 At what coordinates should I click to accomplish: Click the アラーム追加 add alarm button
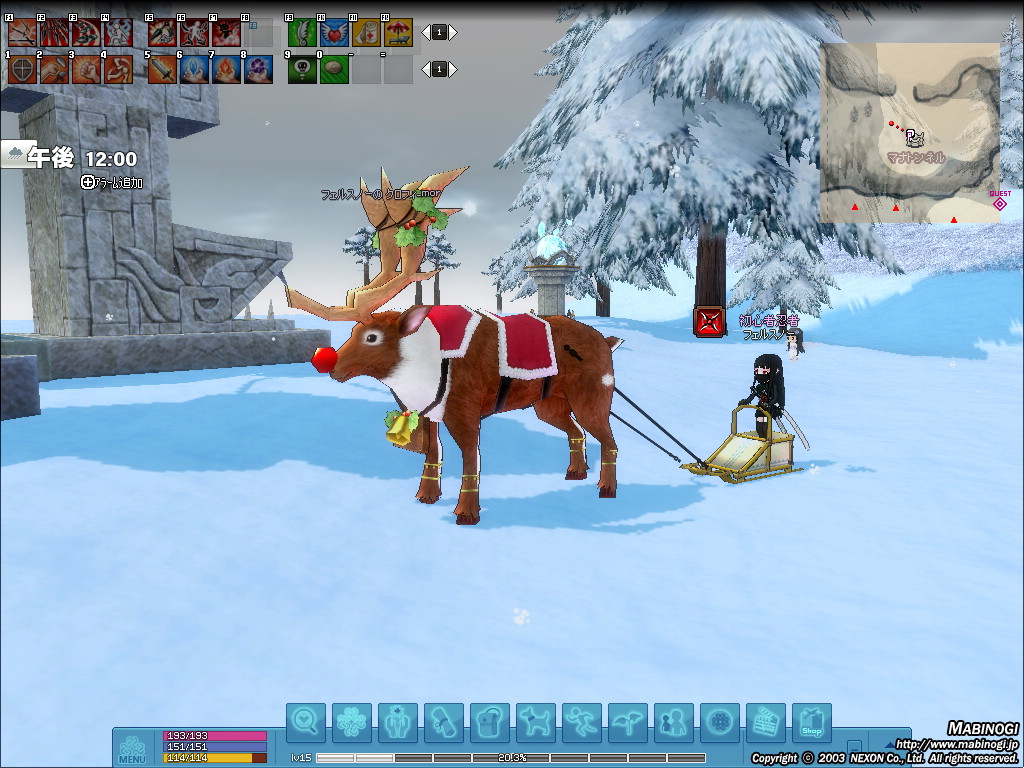[x=112, y=182]
